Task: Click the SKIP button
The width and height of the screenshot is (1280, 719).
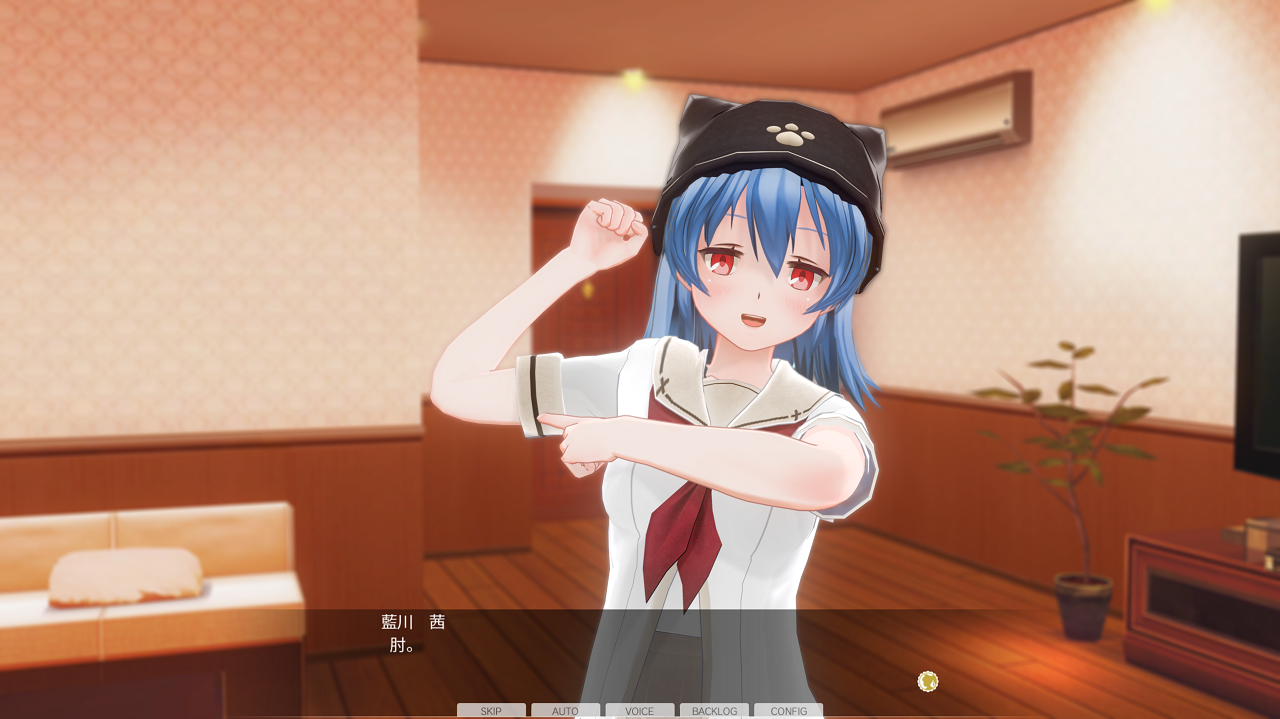Action: (x=491, y=711)
